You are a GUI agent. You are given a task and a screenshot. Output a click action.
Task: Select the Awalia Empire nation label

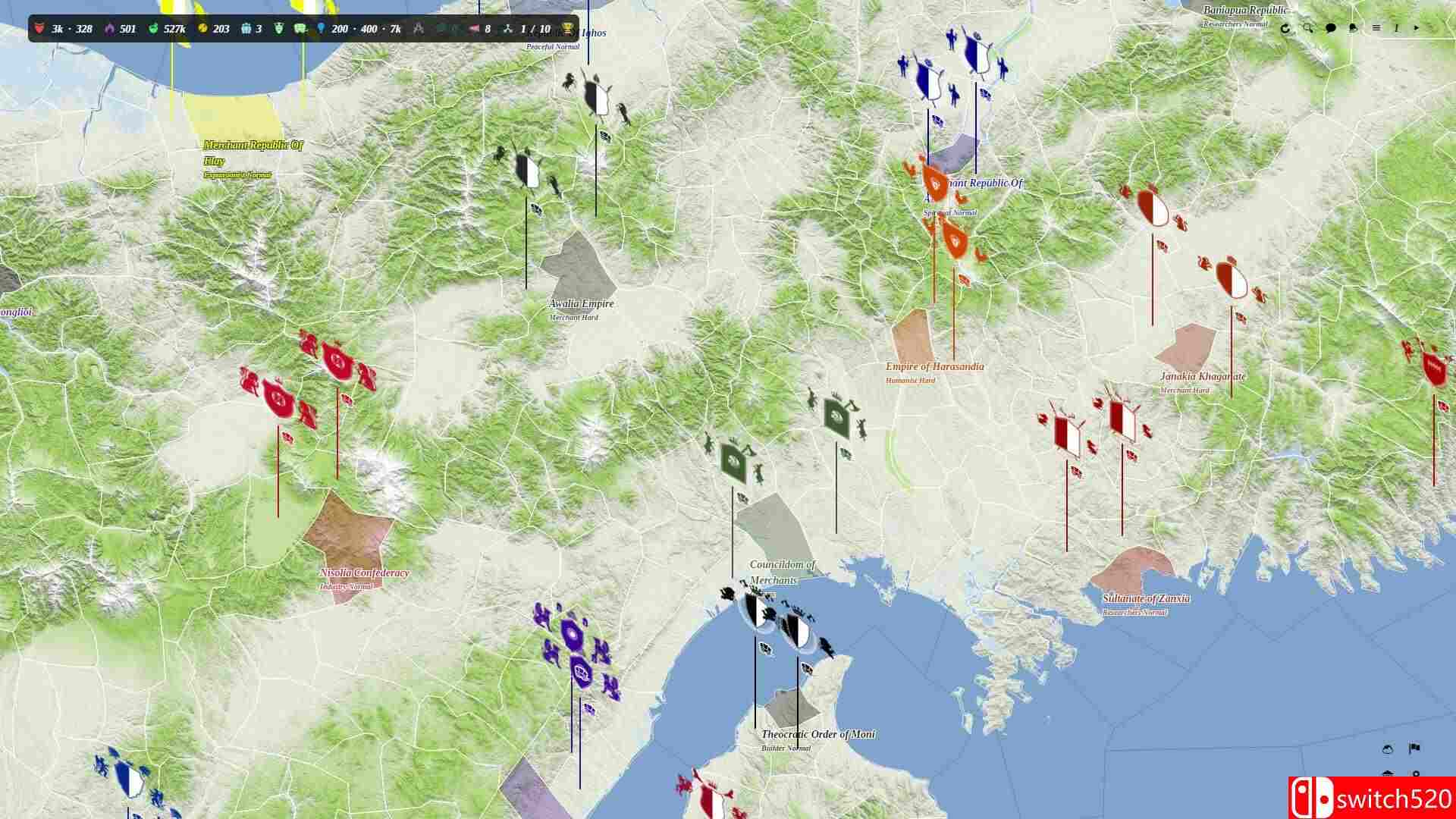click(x=579, y=303)
